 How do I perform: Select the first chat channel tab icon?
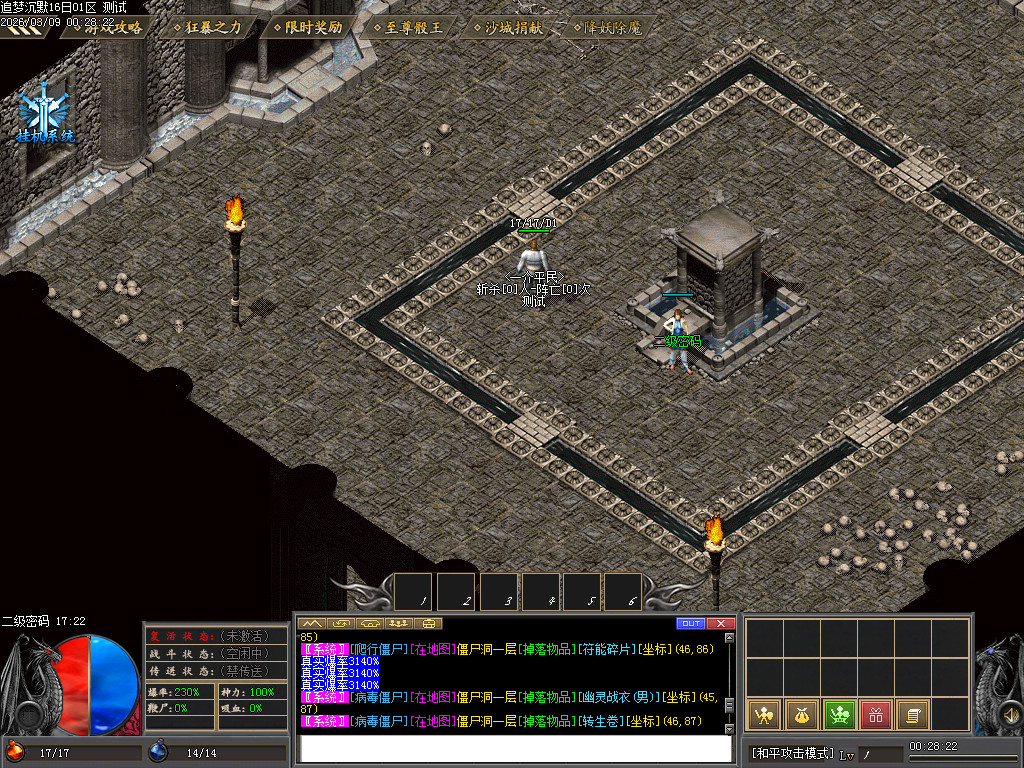click(x=312, y=624)
